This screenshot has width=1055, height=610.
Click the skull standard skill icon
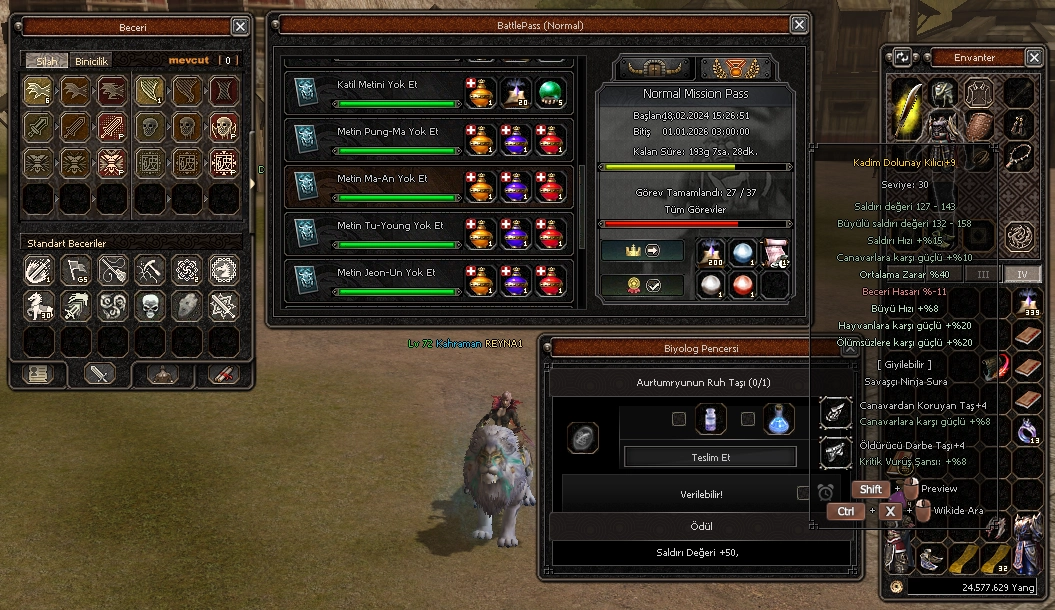point(149,306)
